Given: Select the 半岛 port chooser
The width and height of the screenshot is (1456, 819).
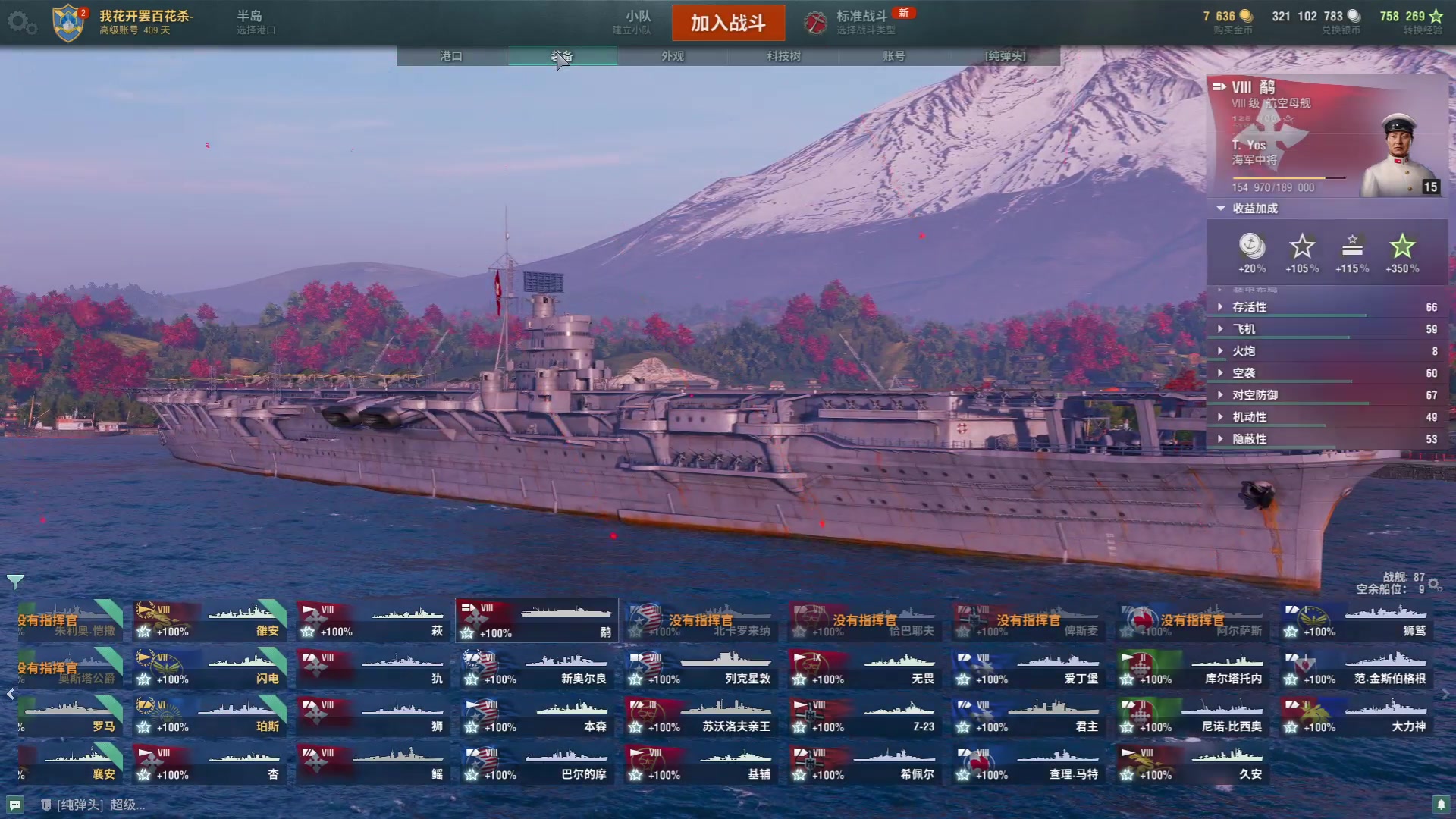Looking at the screenshot, I should [254, 21].
